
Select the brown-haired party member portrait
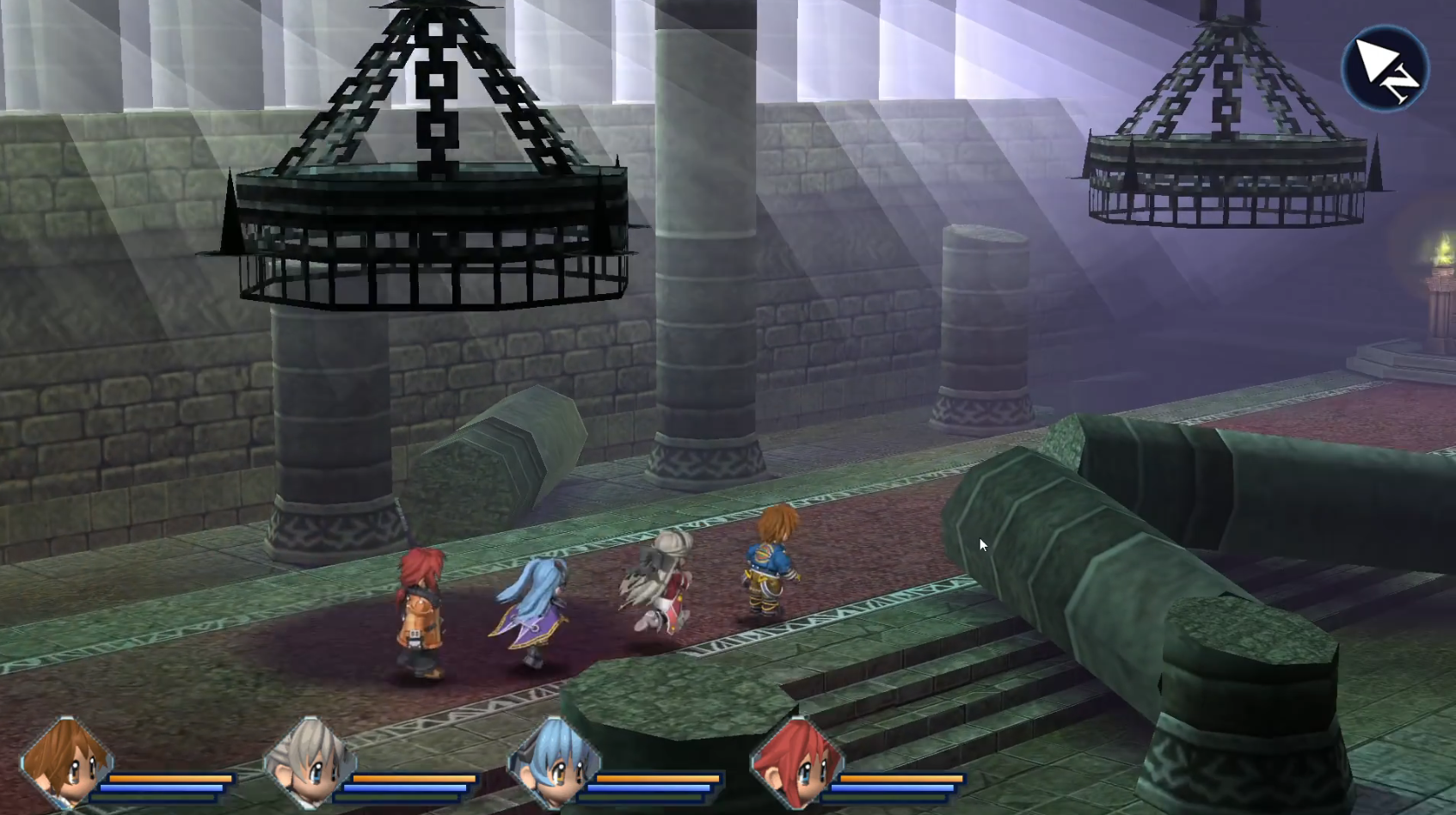click(66, 763)
